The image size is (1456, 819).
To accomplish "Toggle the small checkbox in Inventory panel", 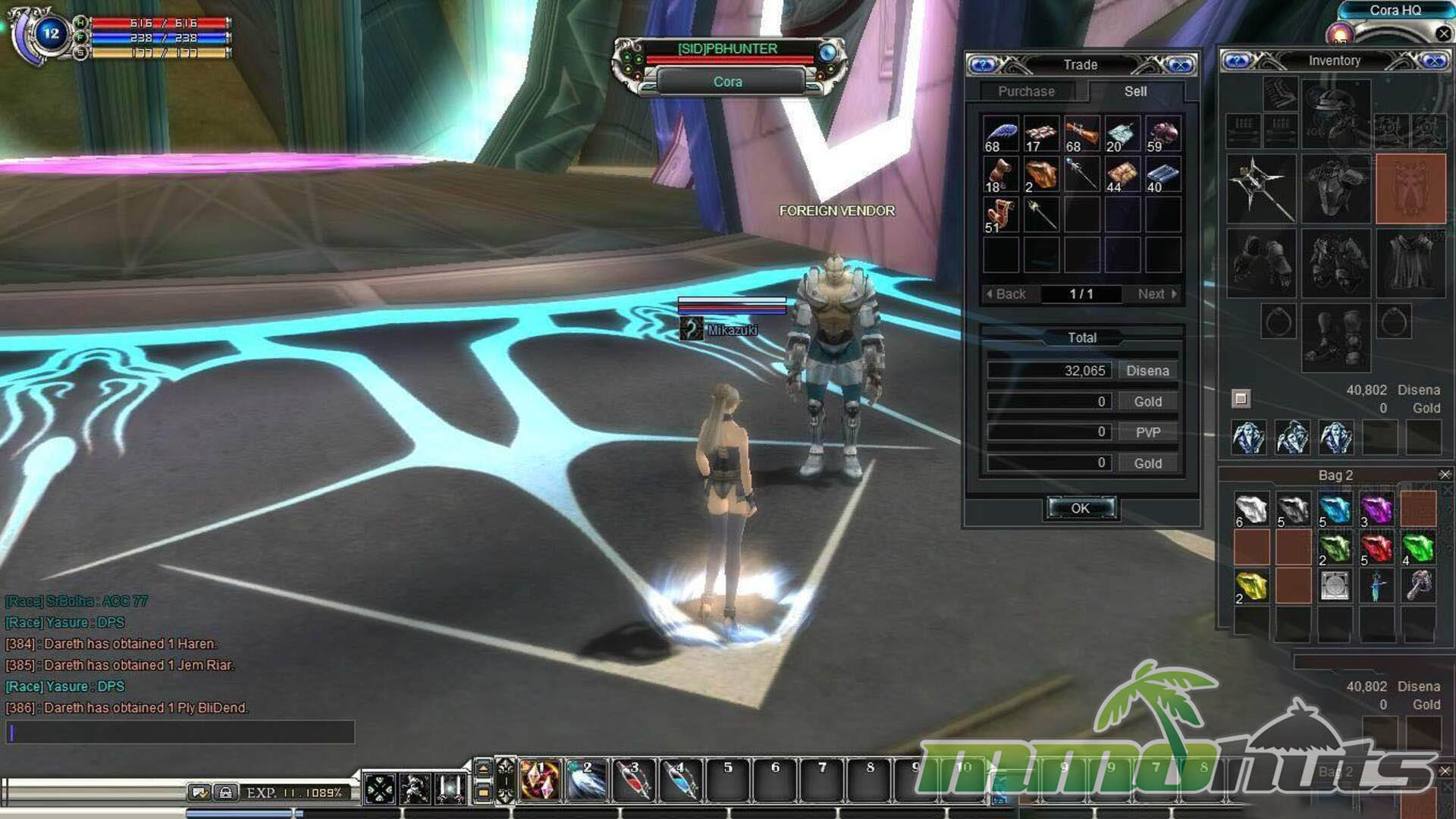I will point(1241,398).
